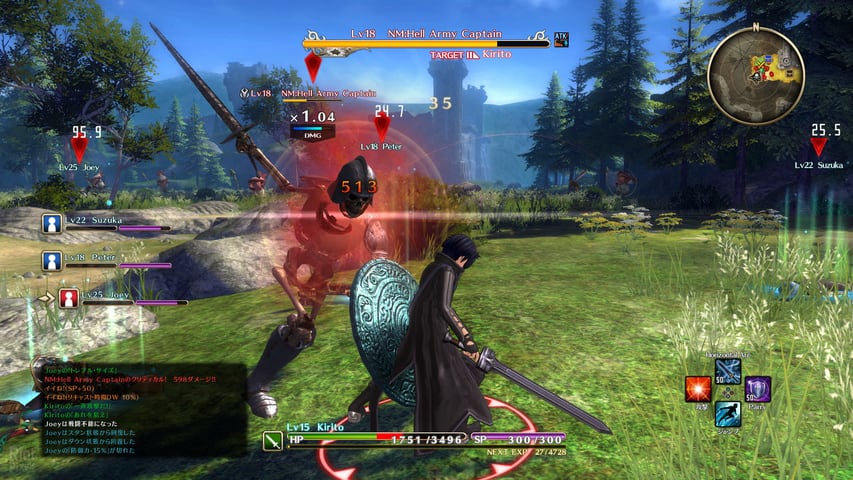Select party member Peter's portrait
The width and height of the screenshot is (853, 480).
(53, 261)
